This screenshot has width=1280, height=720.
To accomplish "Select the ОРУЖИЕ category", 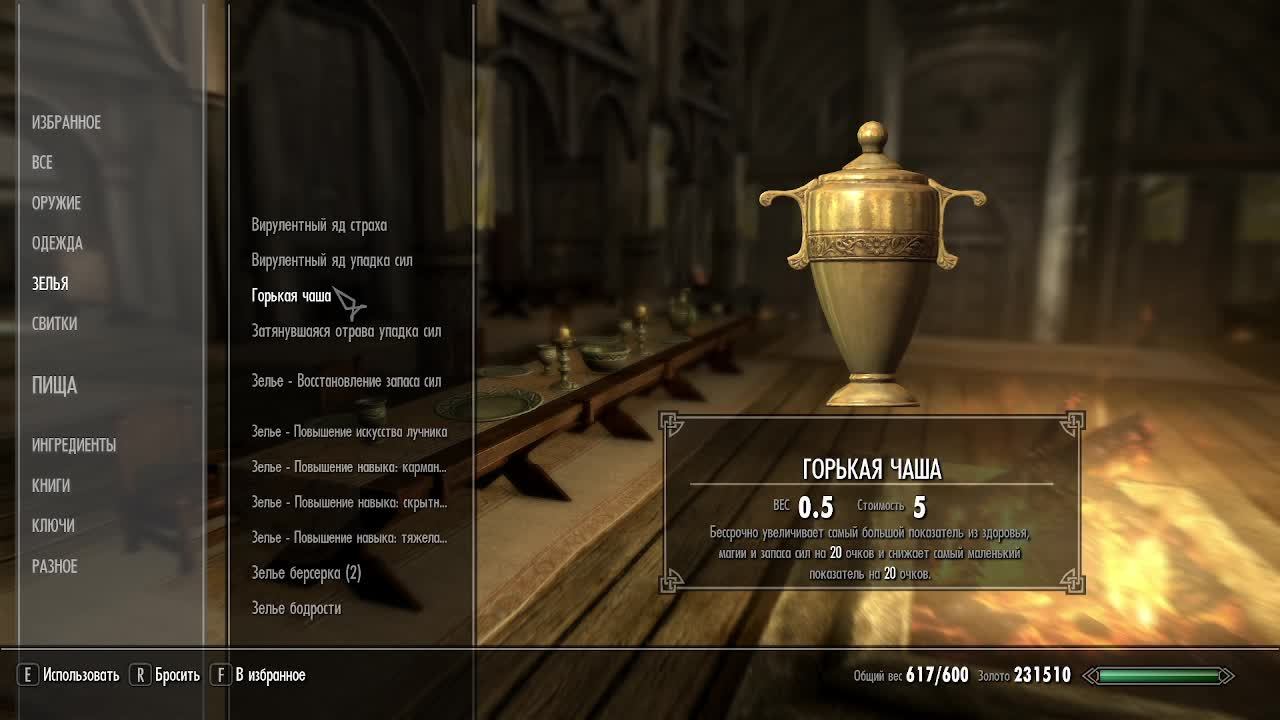I will coord(56,203).
